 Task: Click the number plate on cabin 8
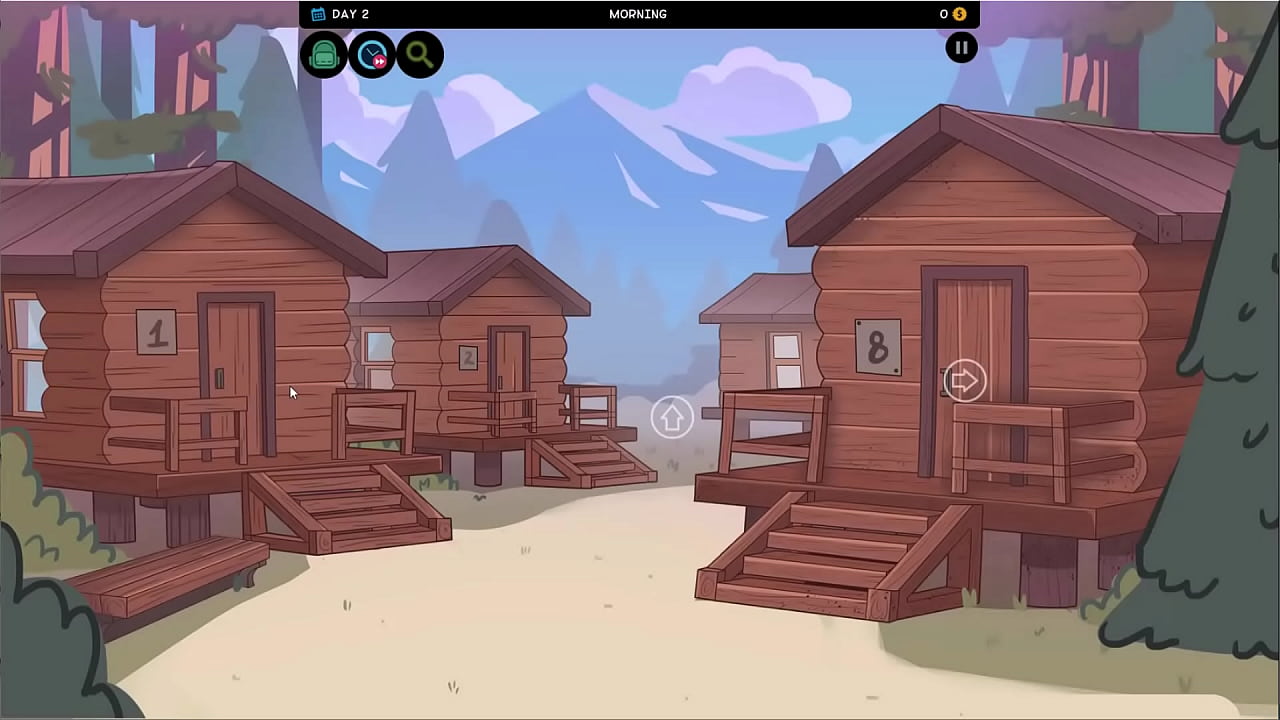click(877, 347)
